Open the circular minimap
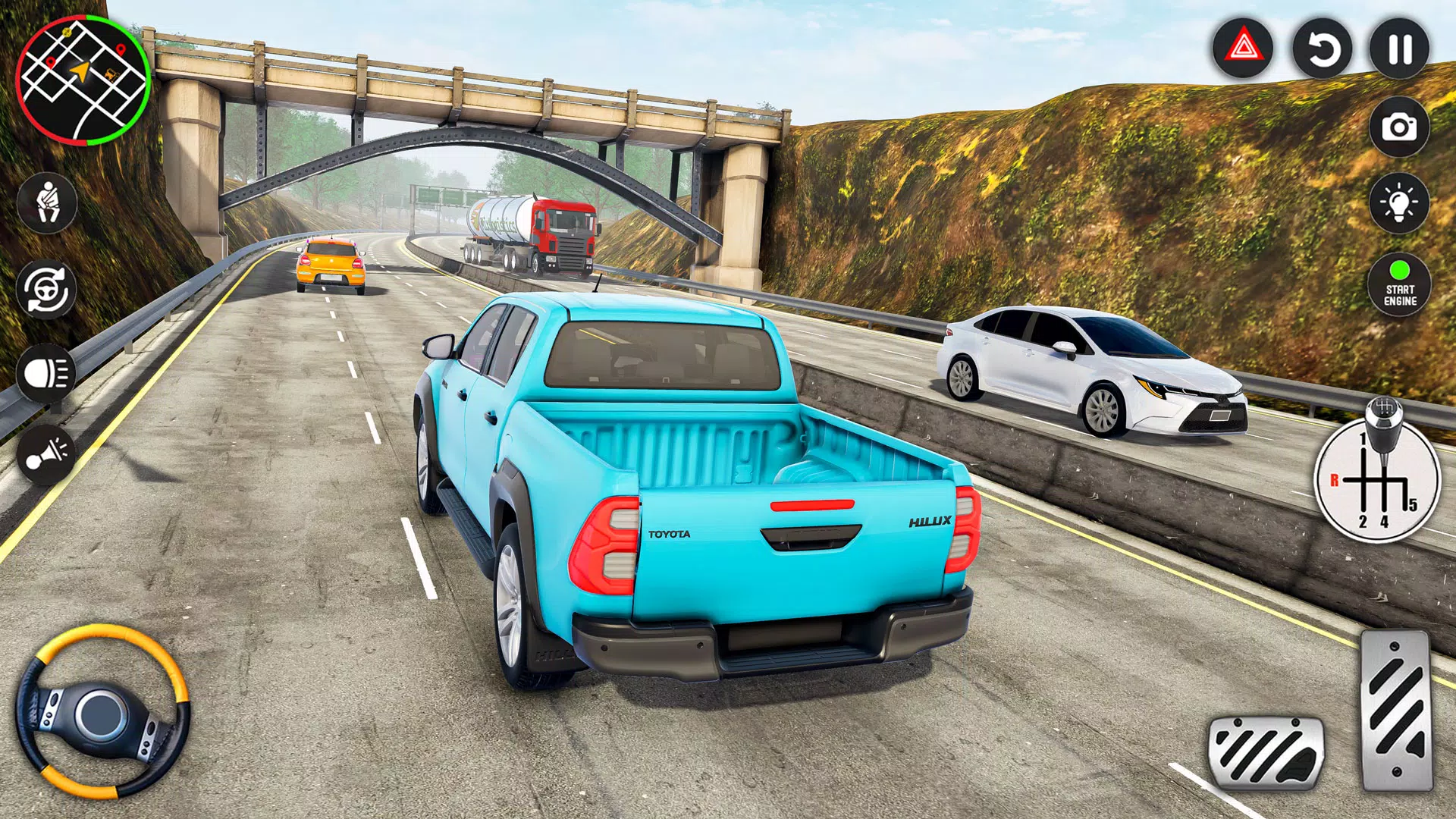 click(83, 81)
